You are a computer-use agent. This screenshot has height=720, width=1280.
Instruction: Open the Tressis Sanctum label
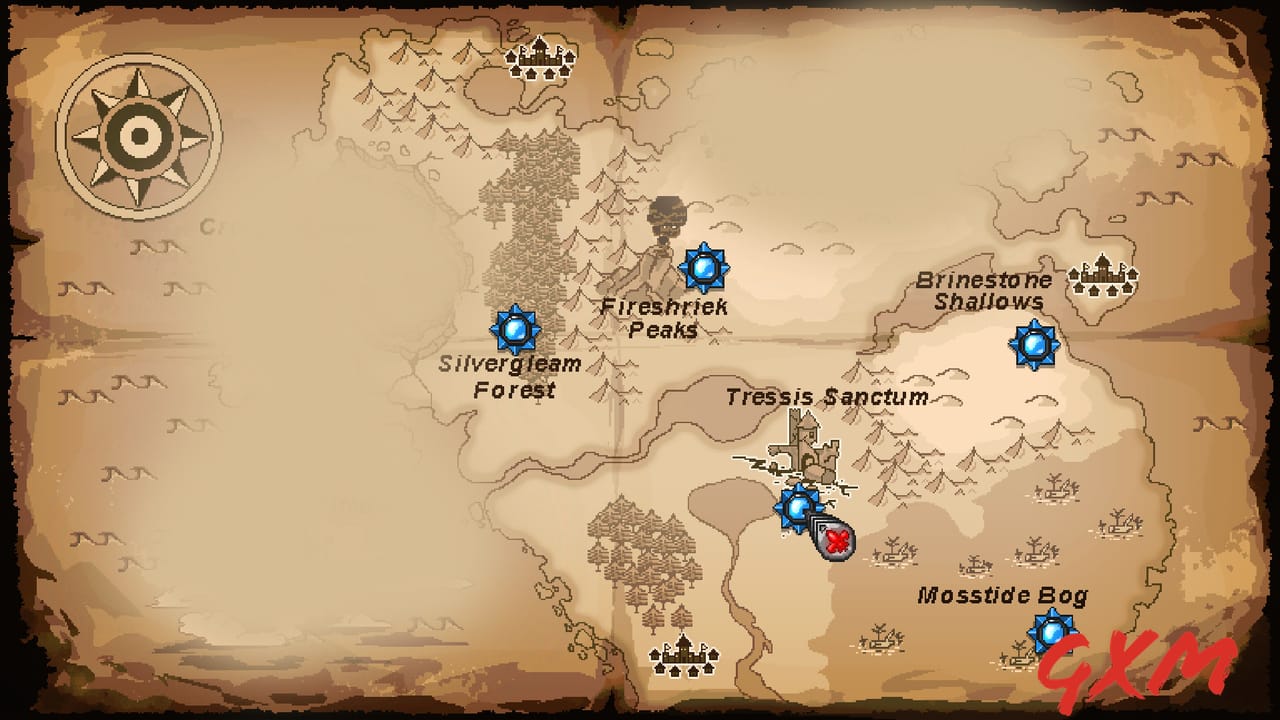pyautogui.click(x=827, y=398)
